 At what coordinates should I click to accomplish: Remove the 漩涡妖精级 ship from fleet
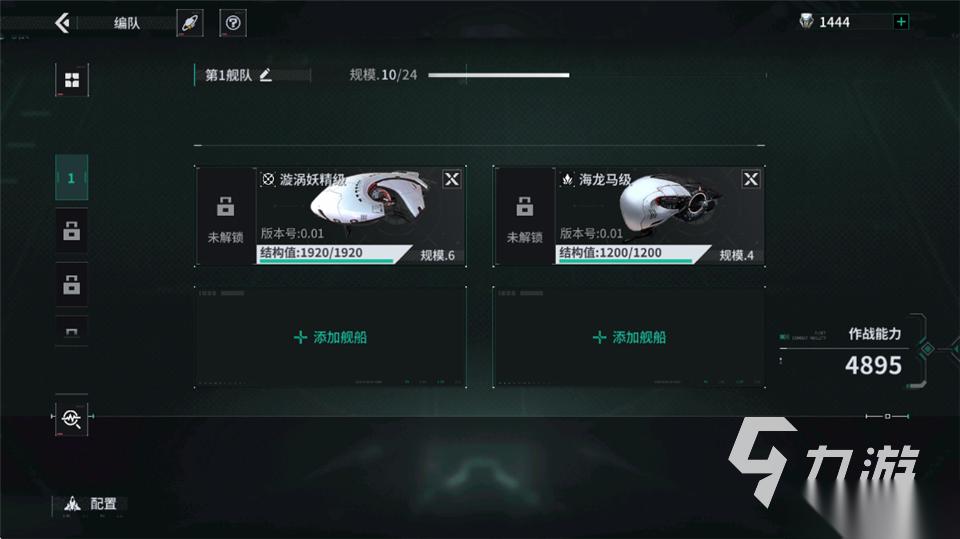point(452,179)
